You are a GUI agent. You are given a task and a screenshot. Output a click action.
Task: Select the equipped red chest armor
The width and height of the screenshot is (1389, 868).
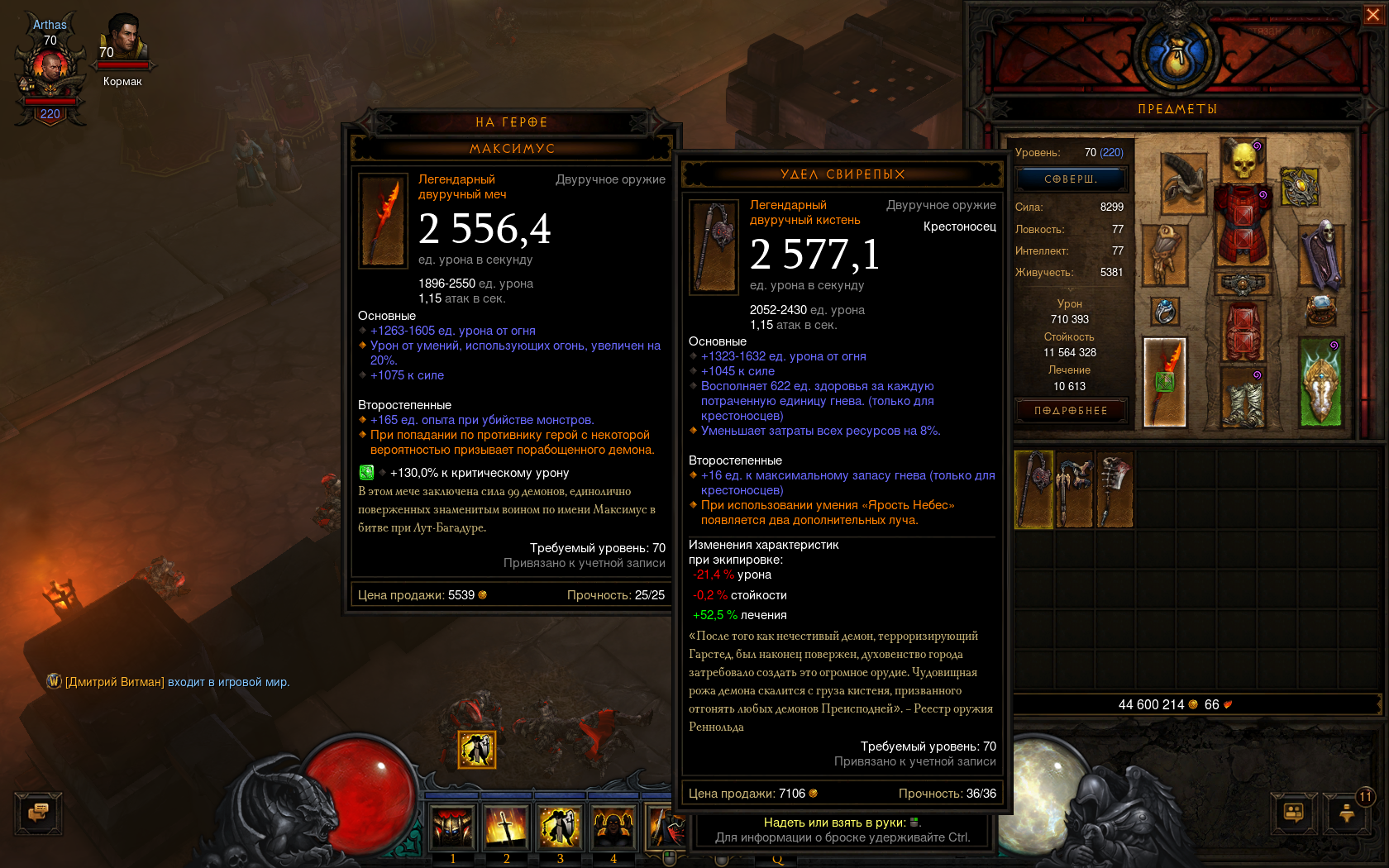[1242, 223]
